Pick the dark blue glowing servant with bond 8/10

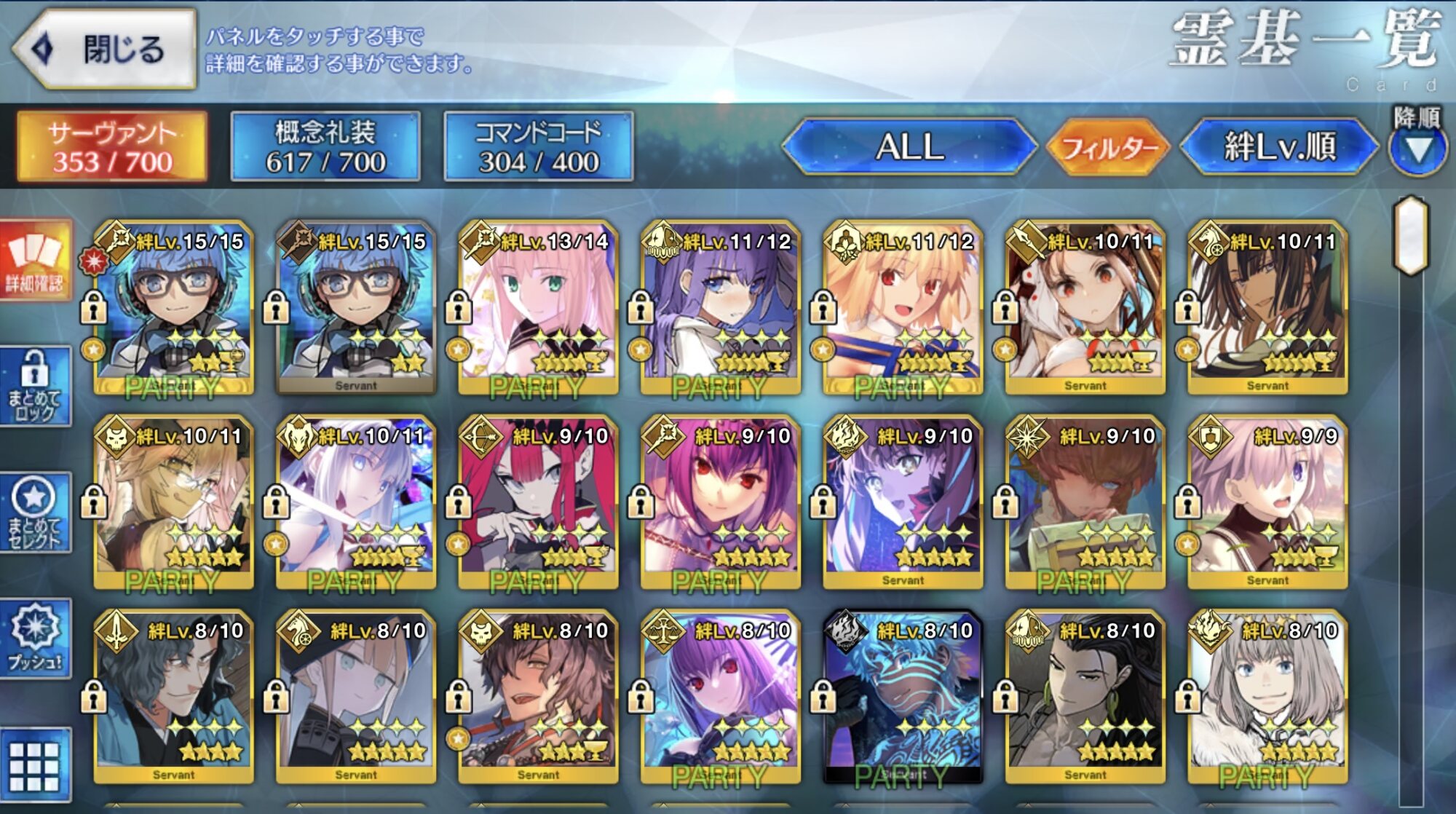coord(903,697)
